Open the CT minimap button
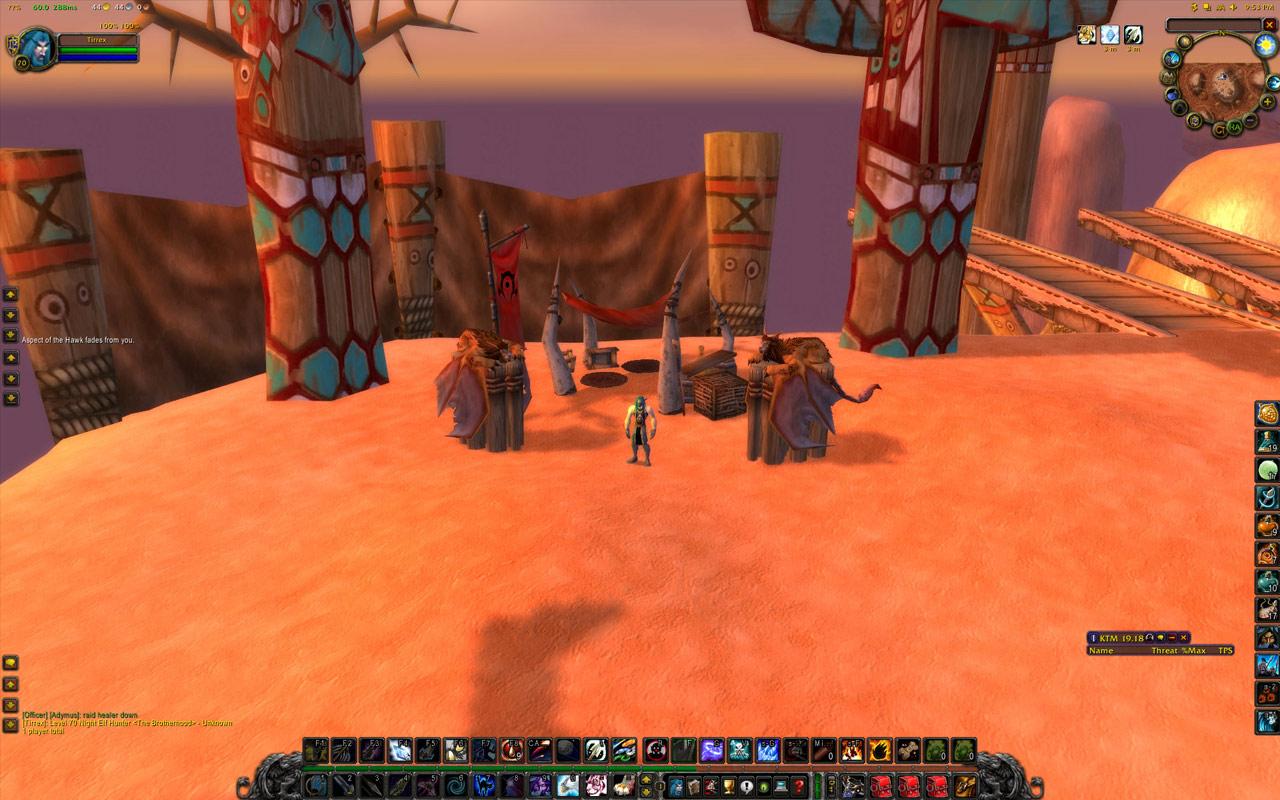 (1219, 129)
